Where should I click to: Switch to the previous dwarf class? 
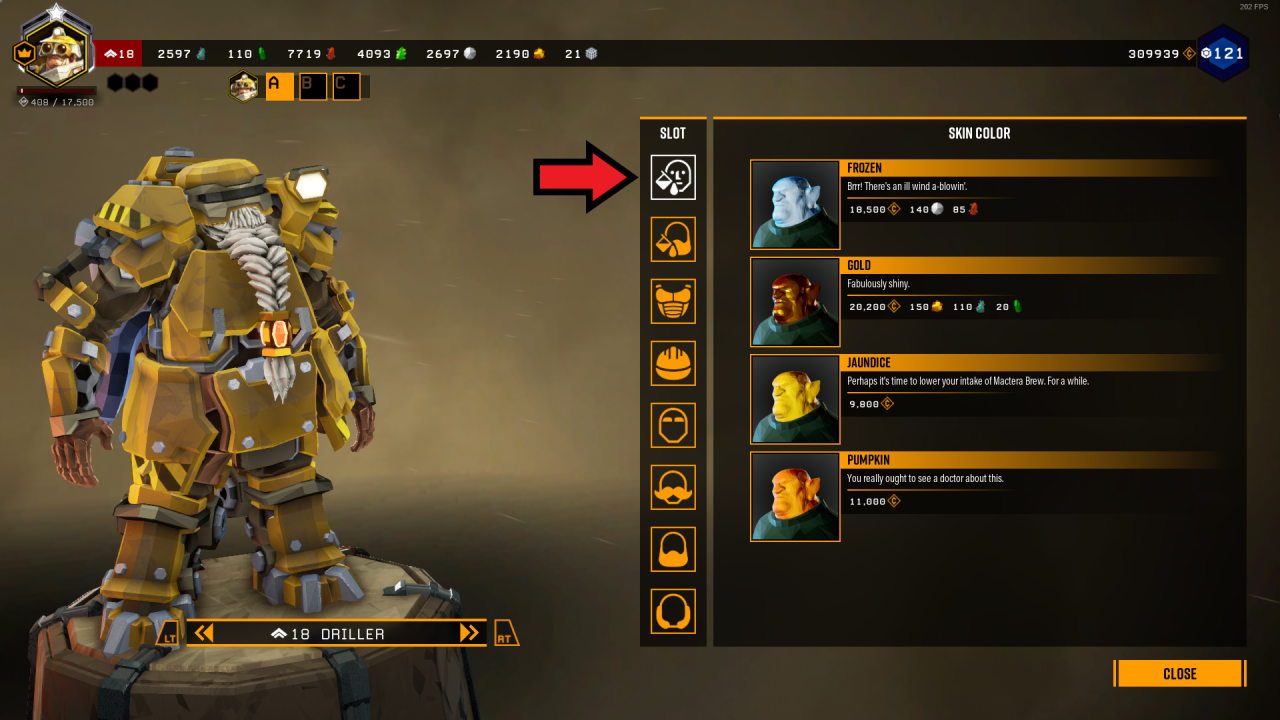[x=204, y=633]
